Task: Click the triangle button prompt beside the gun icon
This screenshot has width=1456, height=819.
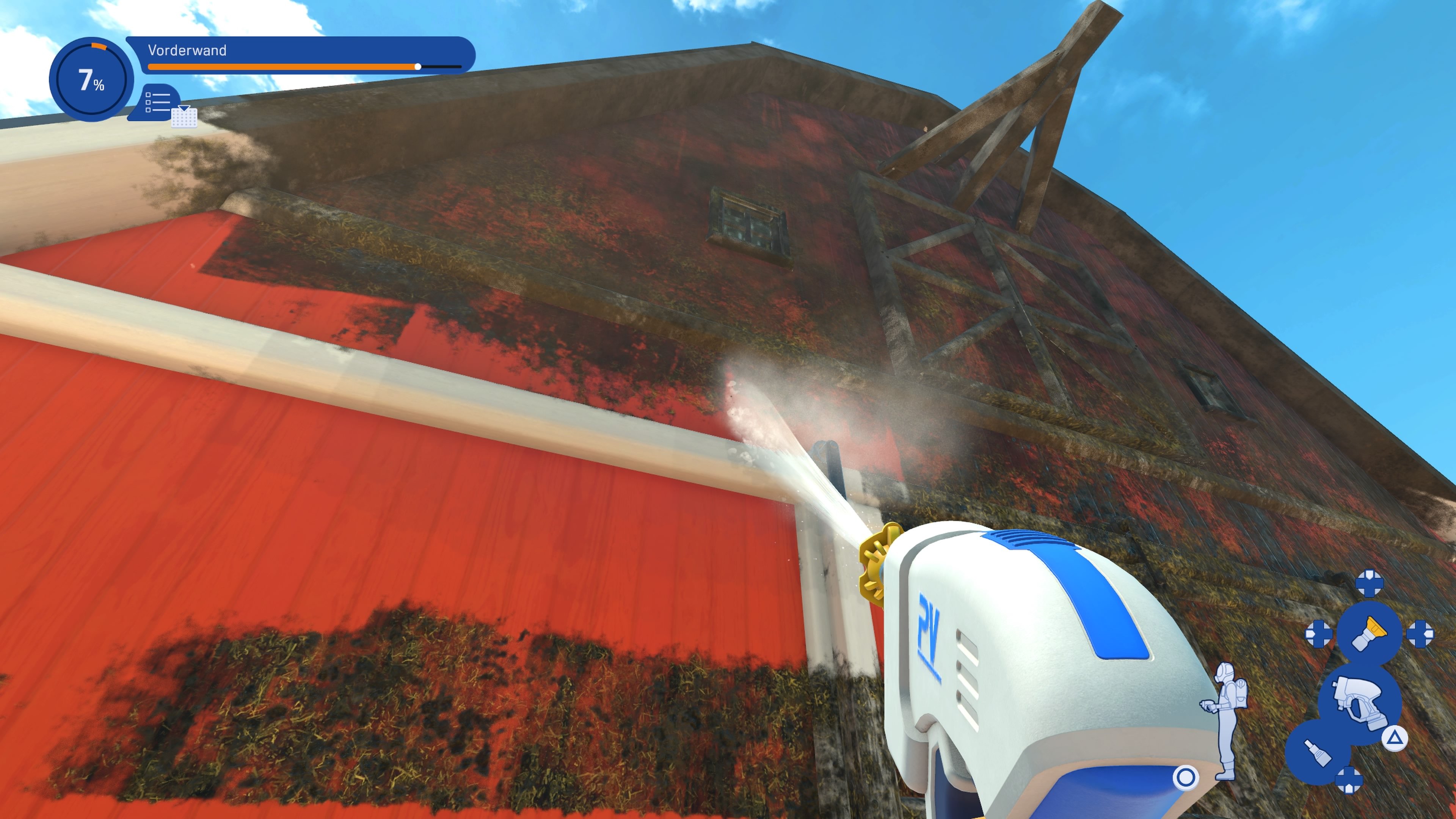Action: point(1395,737)
